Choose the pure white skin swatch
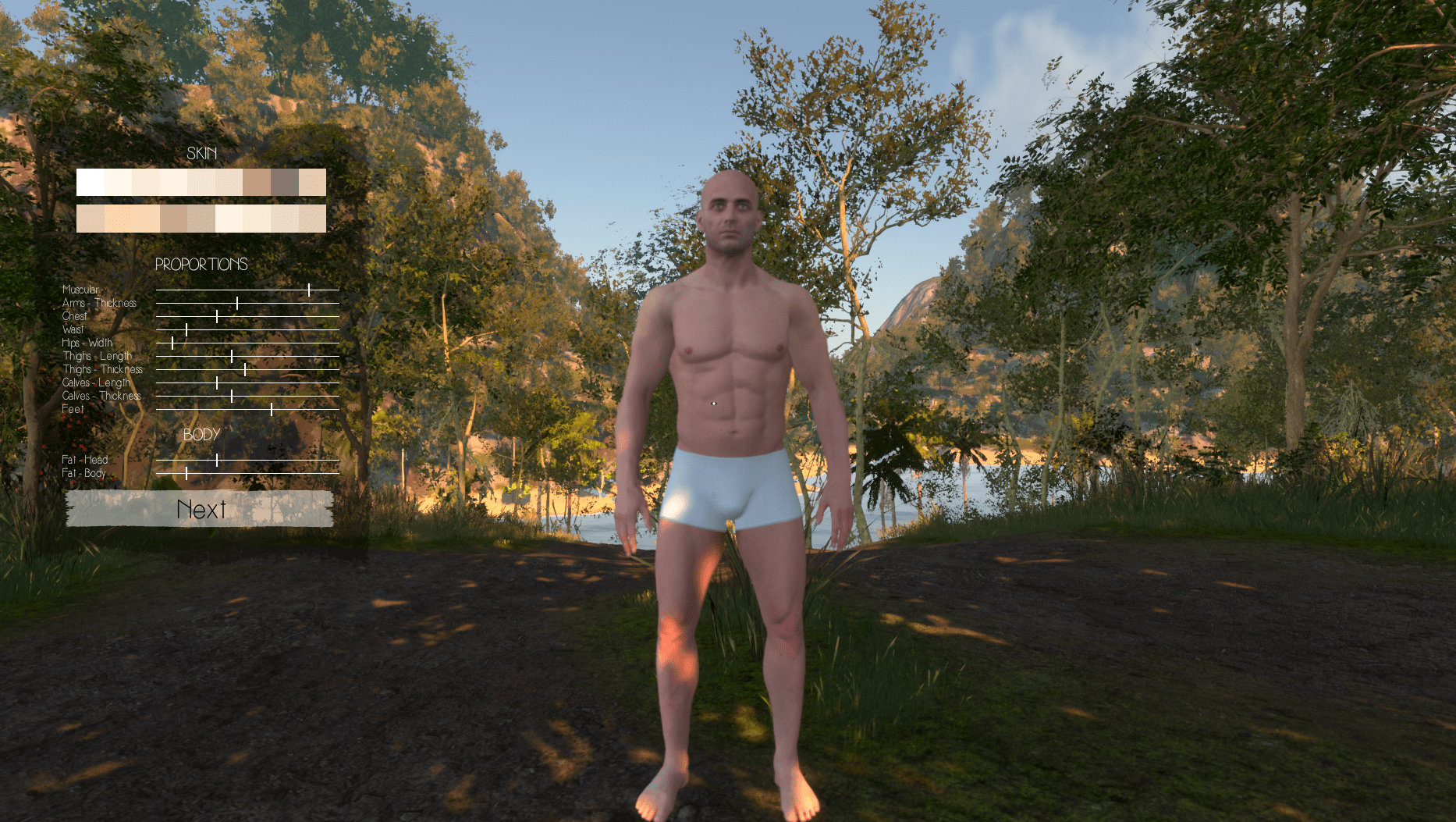1456x822 pixels. coord(91,183)
